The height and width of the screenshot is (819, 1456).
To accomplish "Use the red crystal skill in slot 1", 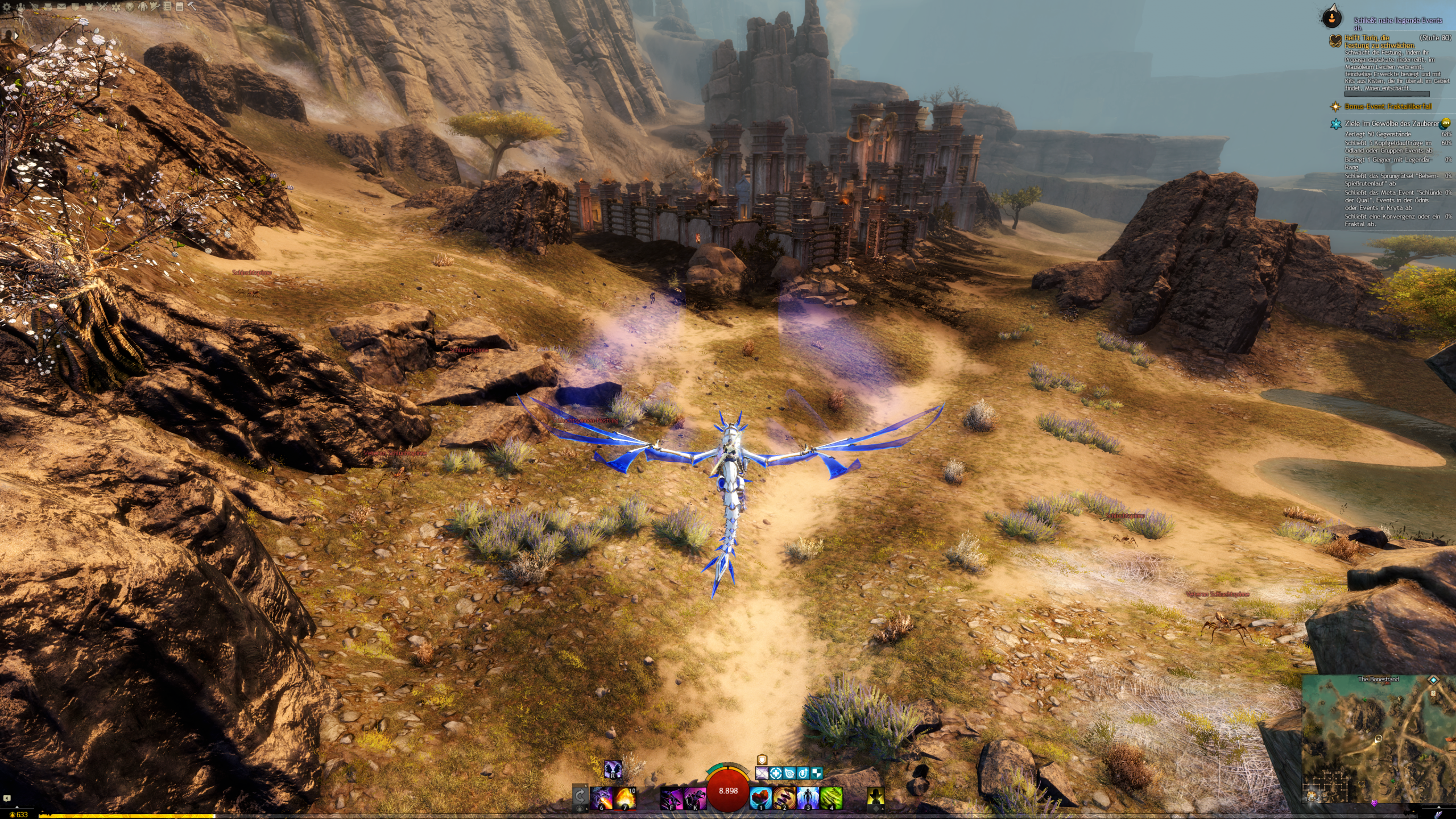I will (760, 798).
